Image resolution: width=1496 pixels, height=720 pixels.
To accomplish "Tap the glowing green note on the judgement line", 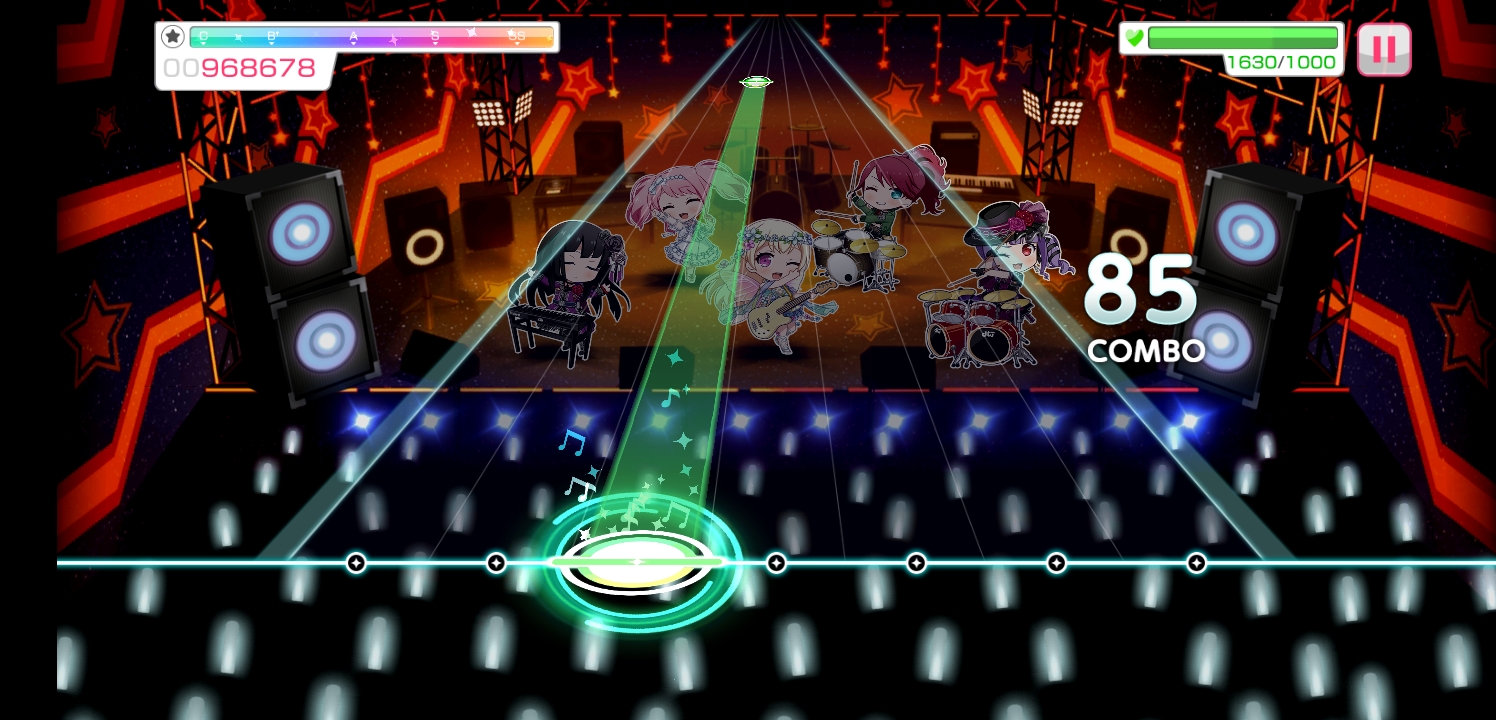I will point(637,562).
